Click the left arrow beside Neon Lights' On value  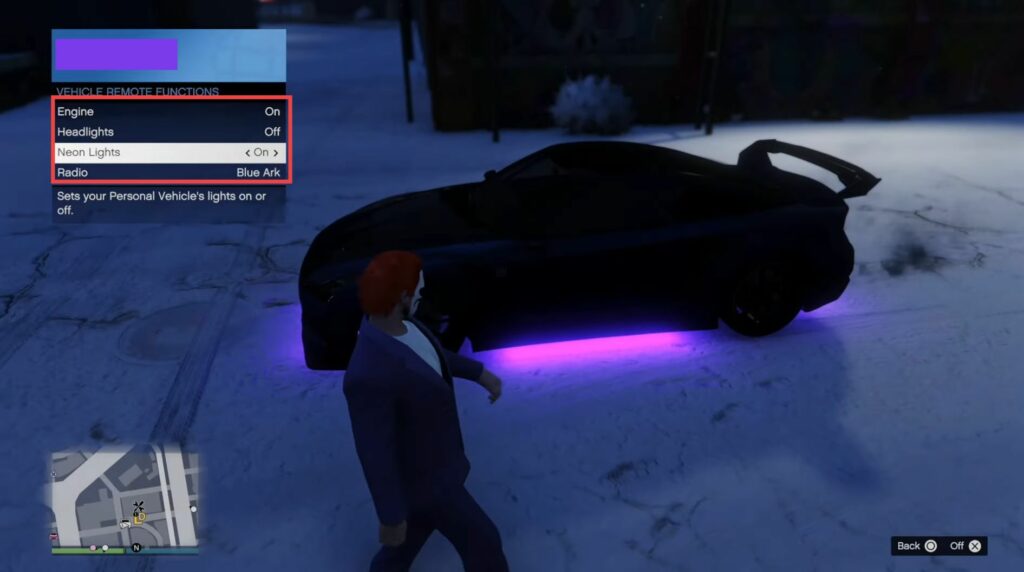tap(247, 153)
